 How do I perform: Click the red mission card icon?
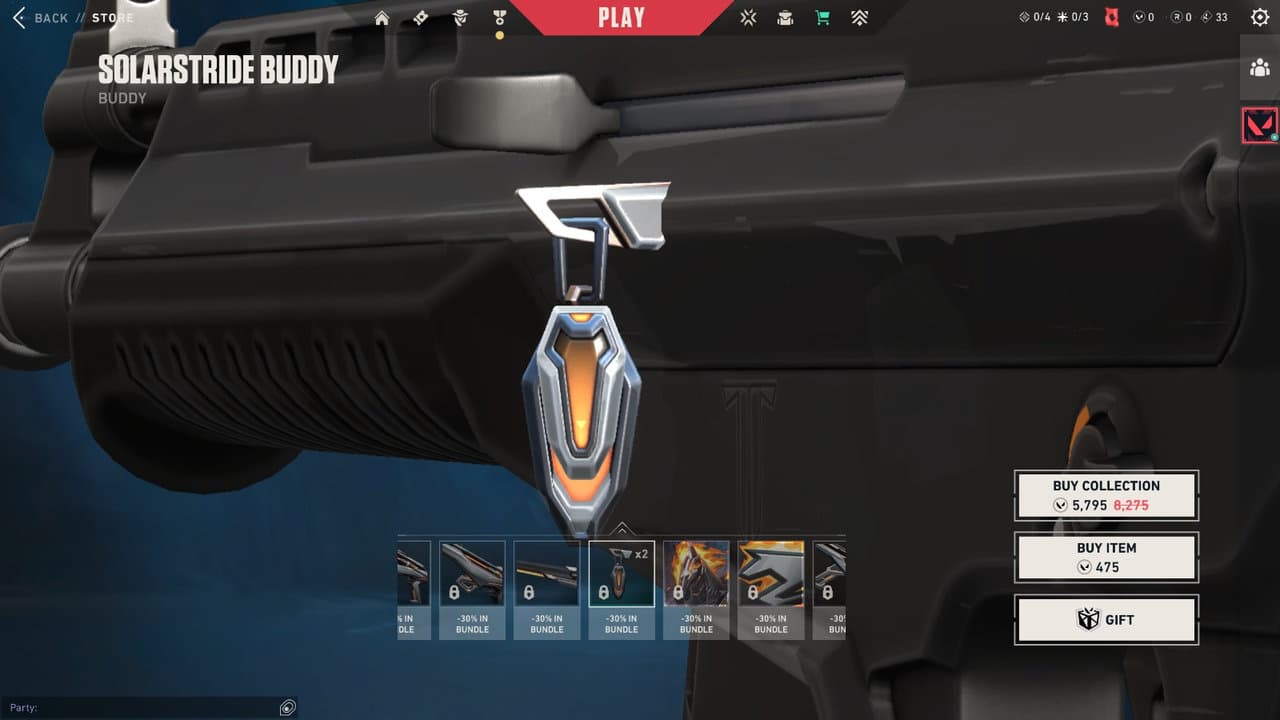[x=1111, y=18]
